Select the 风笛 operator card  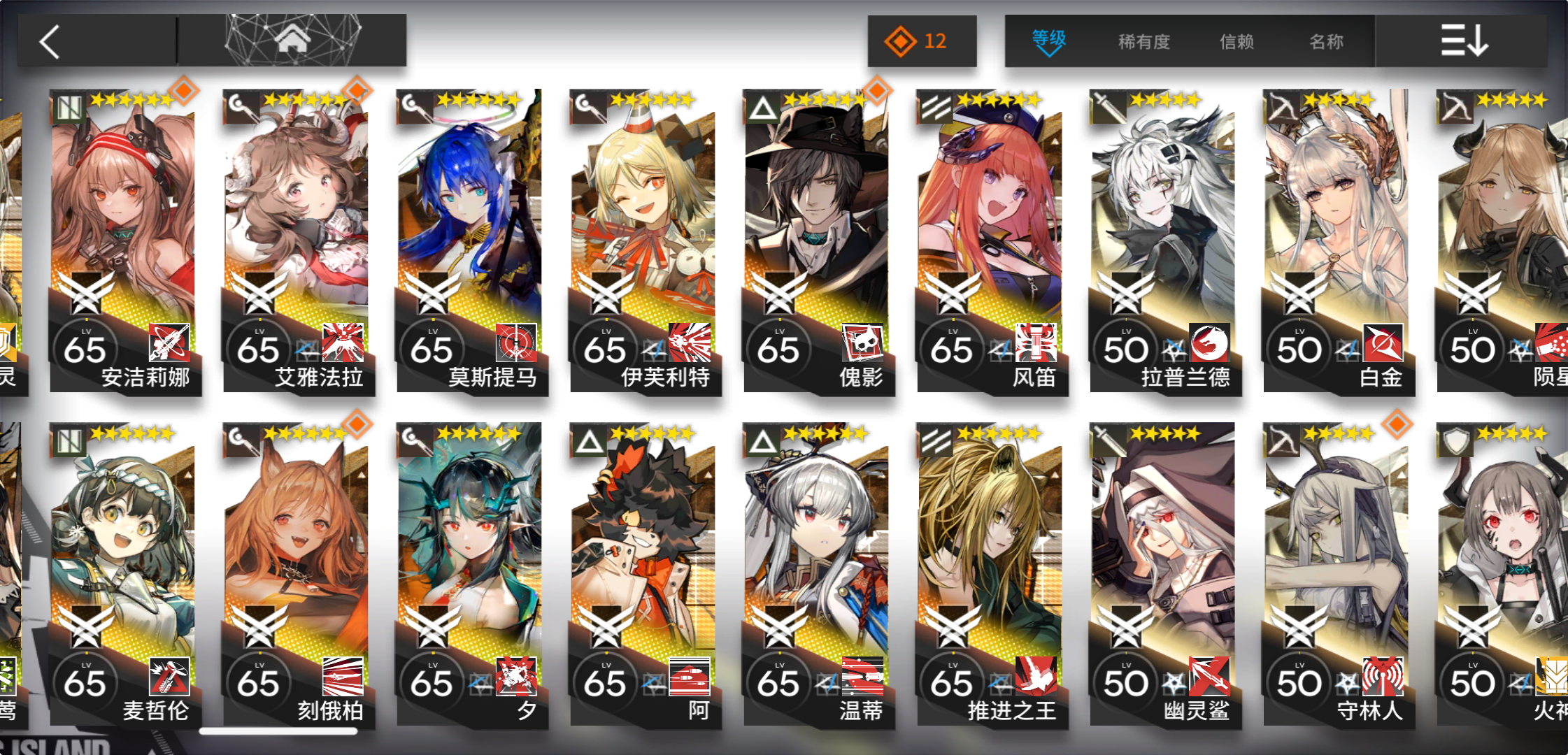pyautogui.click(x=991, y=238)
